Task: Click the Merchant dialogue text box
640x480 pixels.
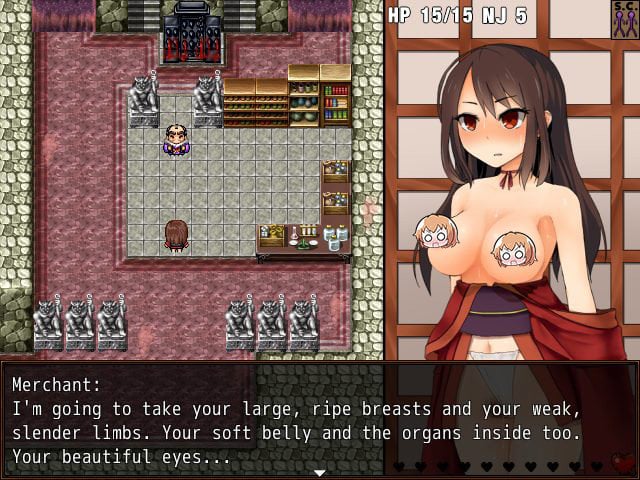Action: click(x=250, y=420)
